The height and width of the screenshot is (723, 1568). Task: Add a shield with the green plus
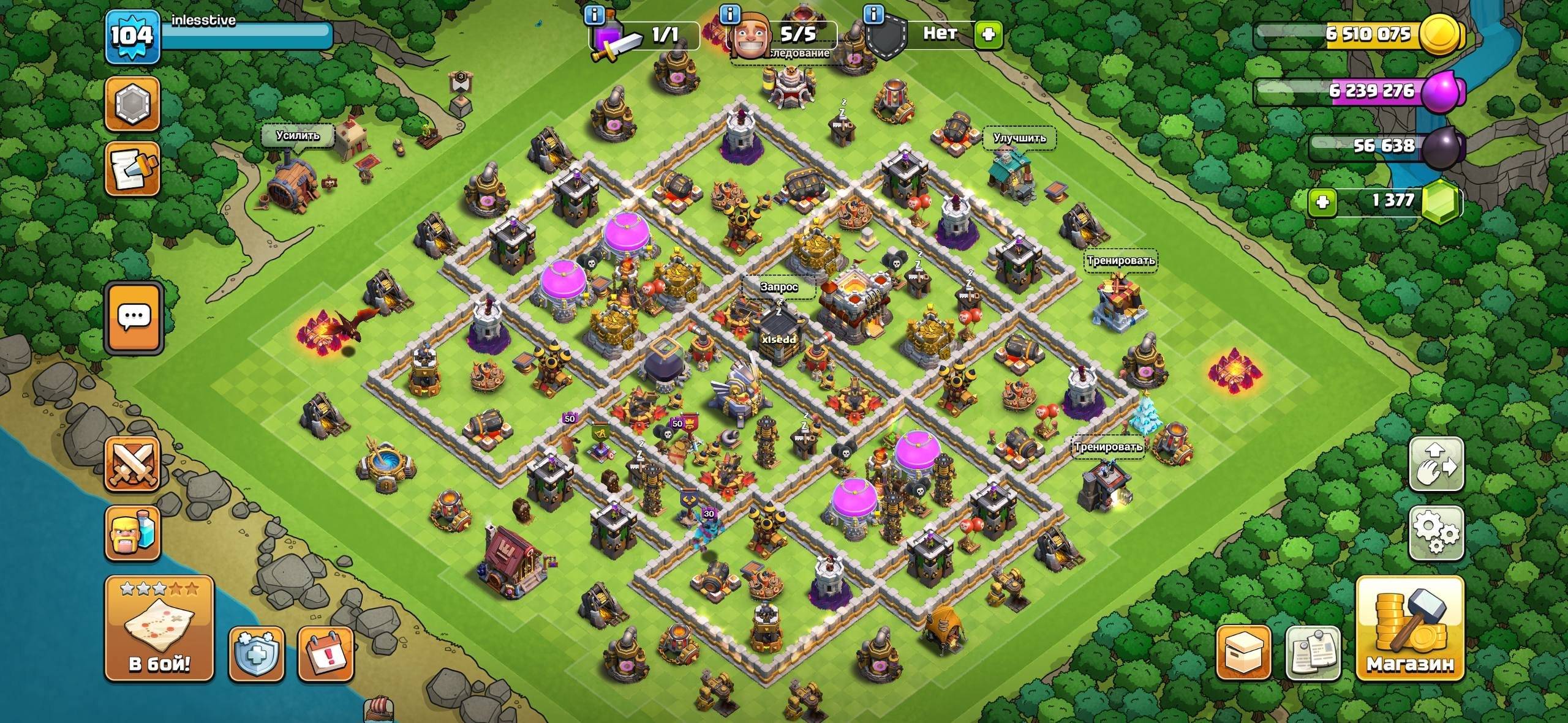pos(988,34)
